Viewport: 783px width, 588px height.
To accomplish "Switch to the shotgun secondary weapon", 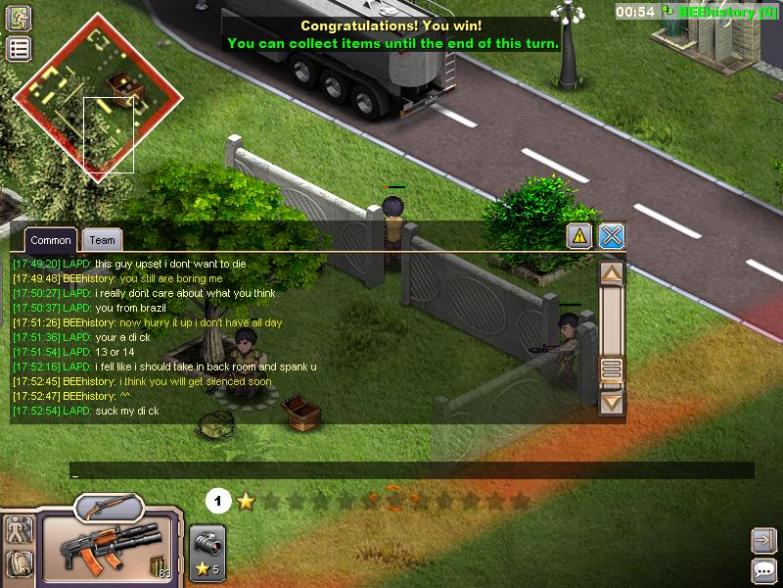I will tap(108, 507).
